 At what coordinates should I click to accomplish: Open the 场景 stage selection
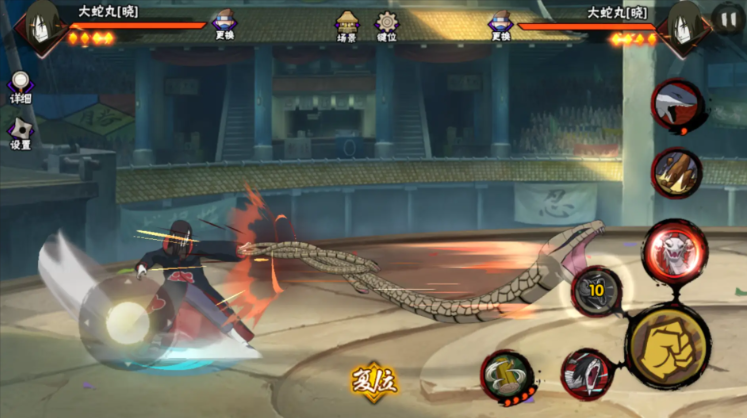pyautogui.click(x=347, y=24)
